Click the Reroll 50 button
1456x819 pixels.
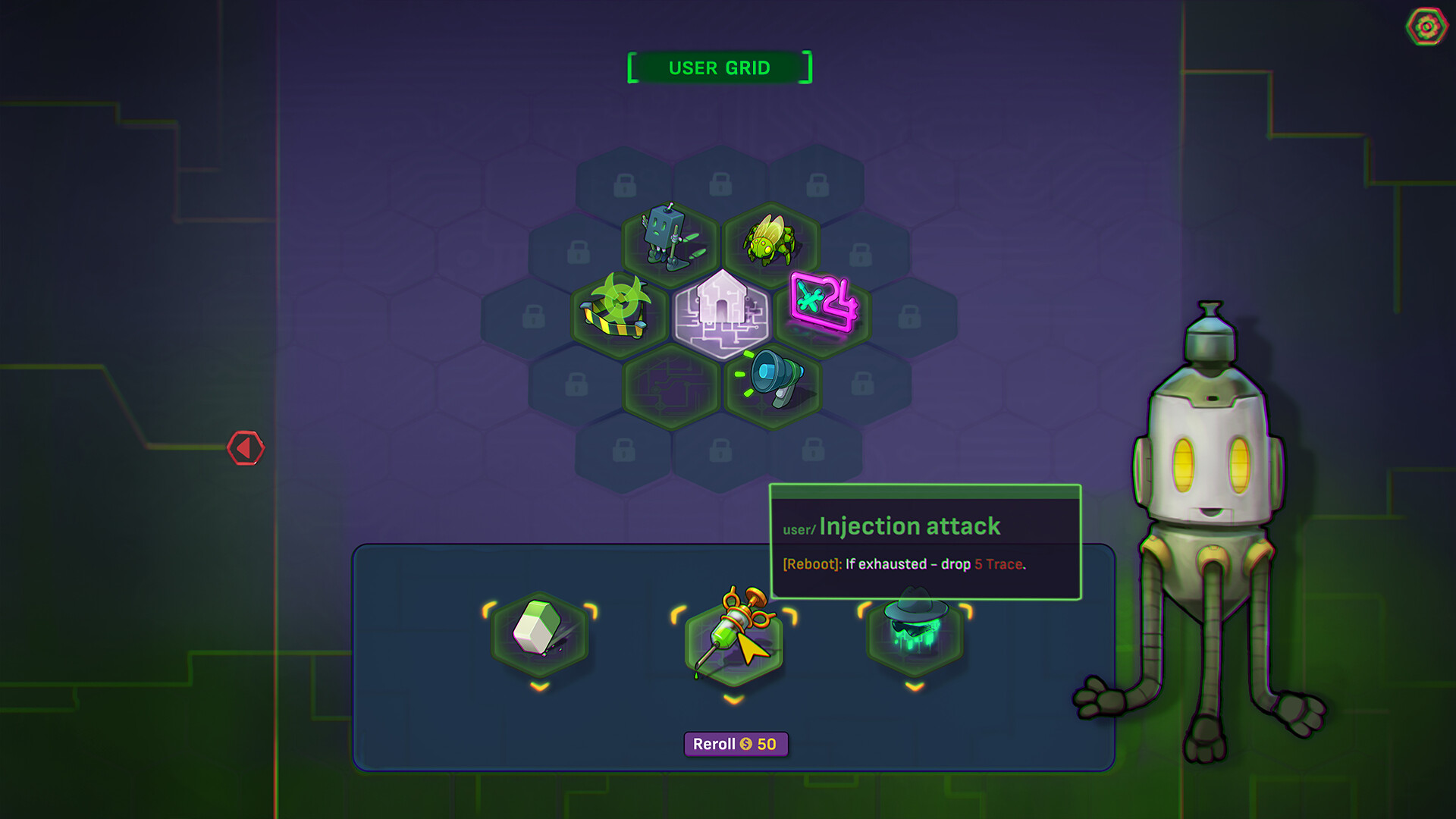pos(736,745)
